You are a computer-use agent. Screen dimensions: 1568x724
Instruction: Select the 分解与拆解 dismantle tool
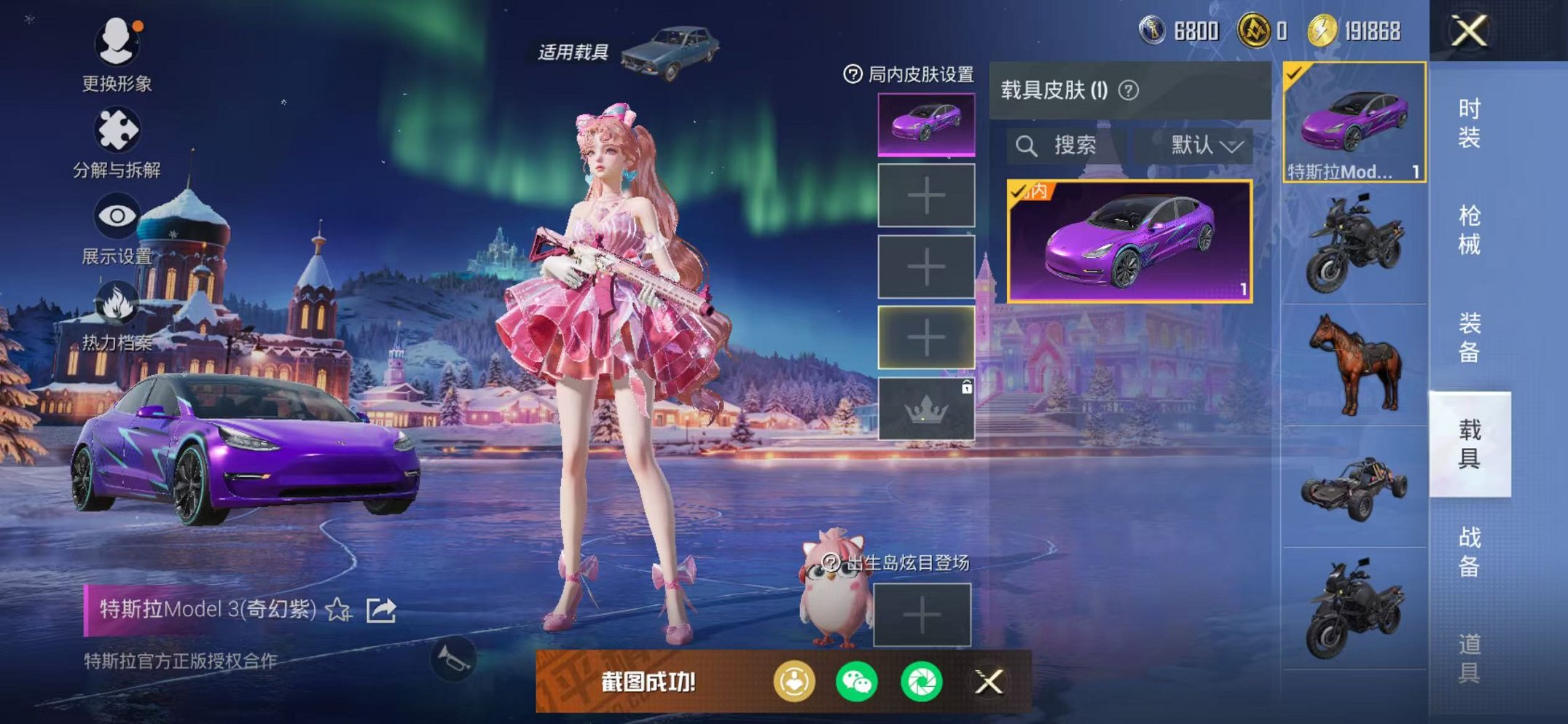coord(117,131)
